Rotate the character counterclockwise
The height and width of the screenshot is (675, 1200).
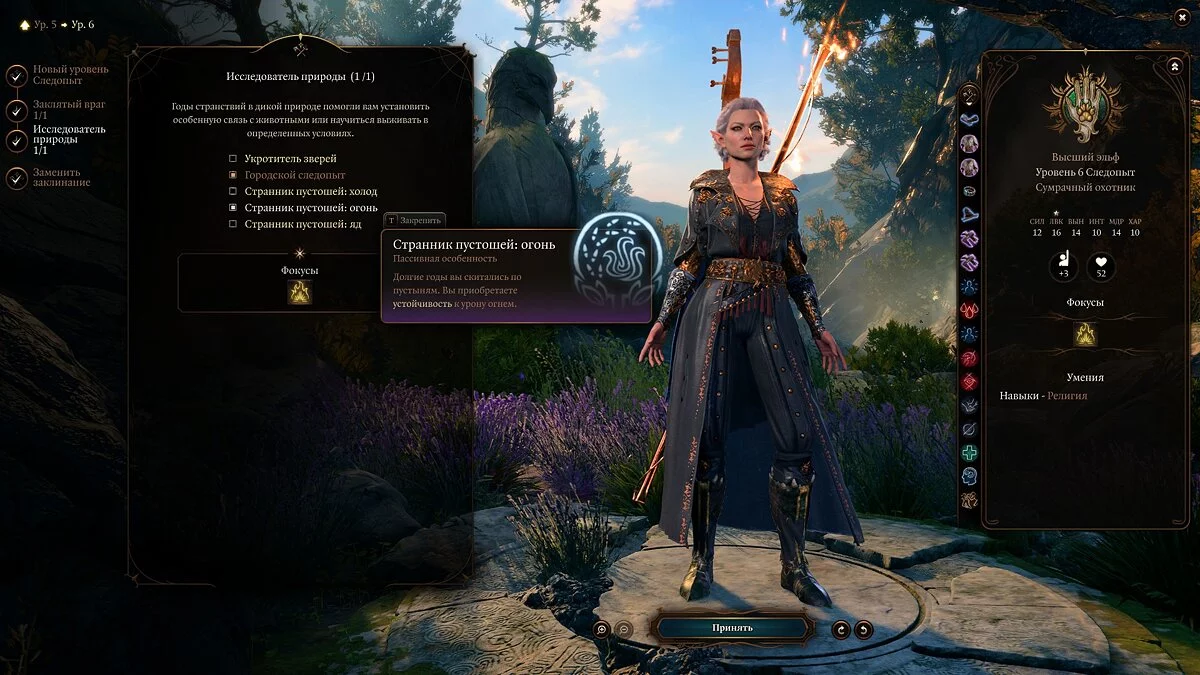tap(864, 629)
